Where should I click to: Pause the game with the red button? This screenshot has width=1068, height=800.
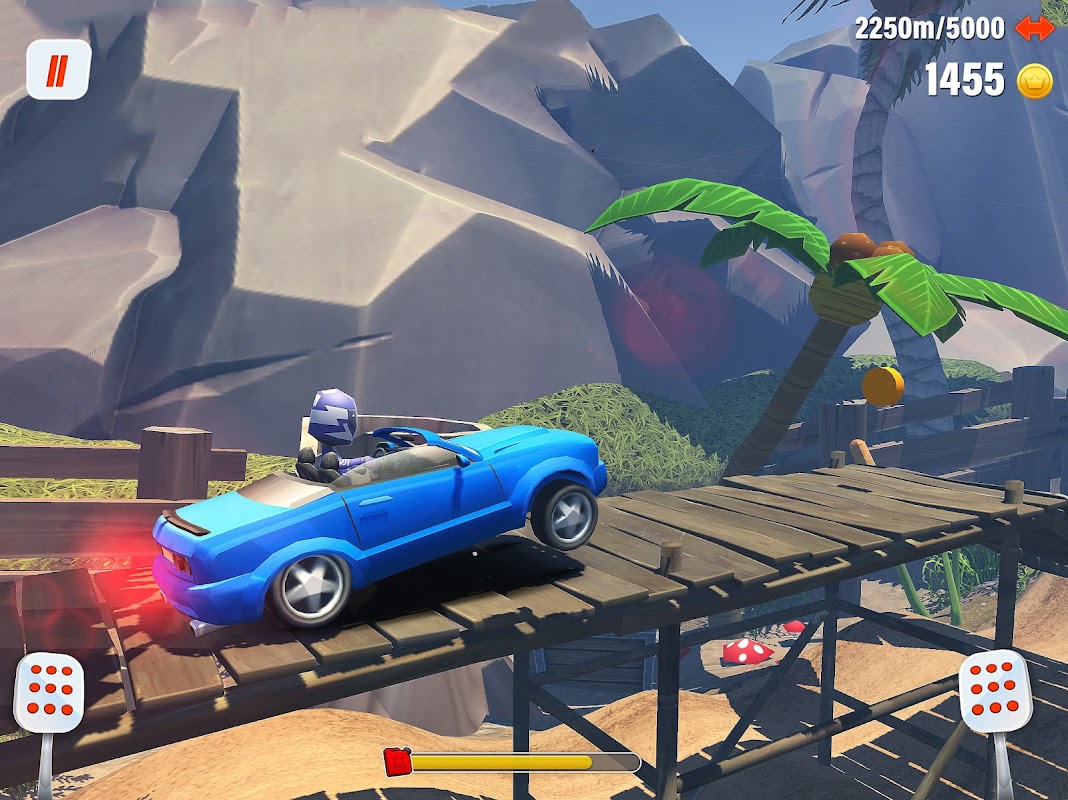(58, 70)
